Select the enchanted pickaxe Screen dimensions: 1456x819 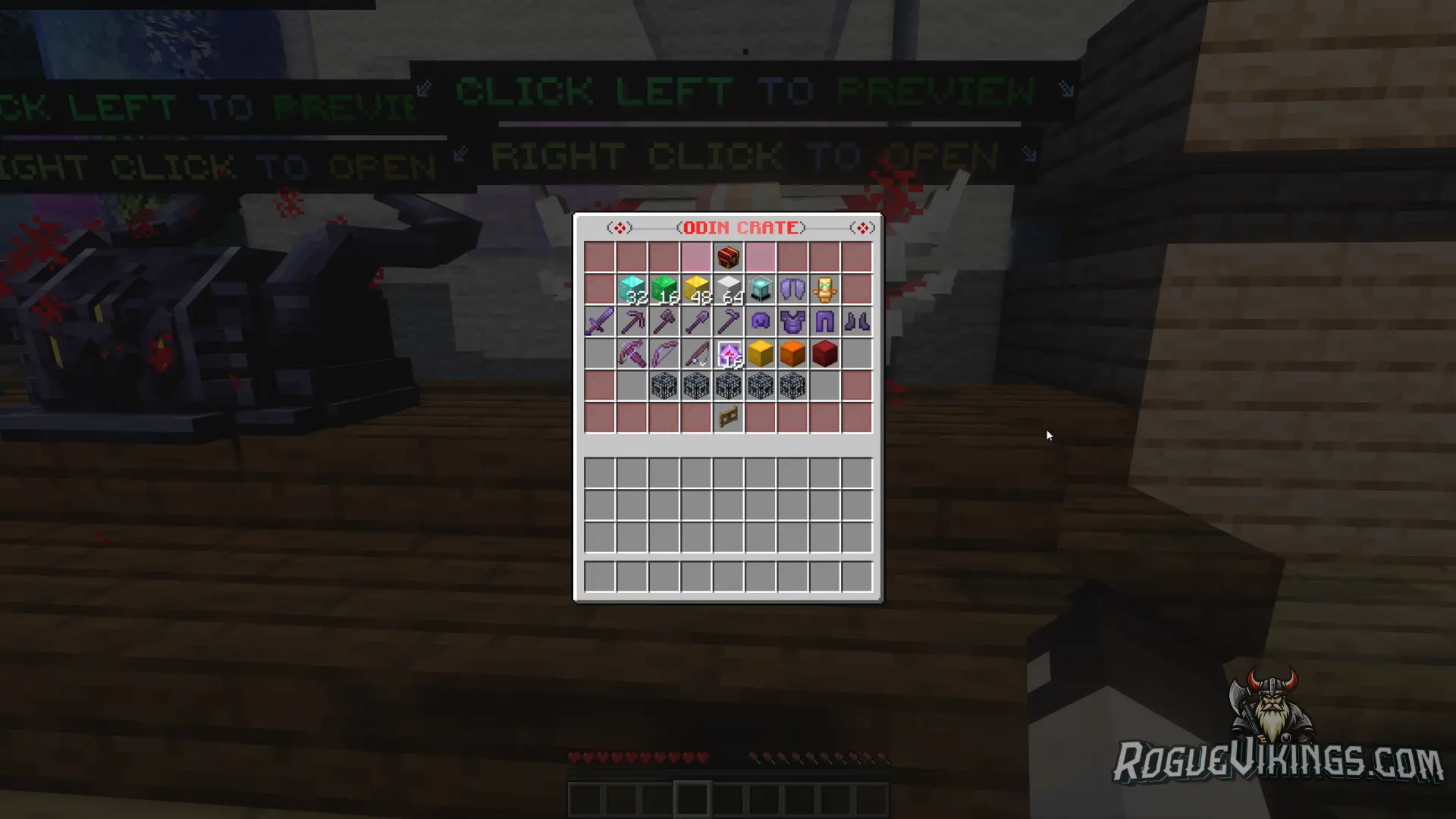tap(632, 321)
